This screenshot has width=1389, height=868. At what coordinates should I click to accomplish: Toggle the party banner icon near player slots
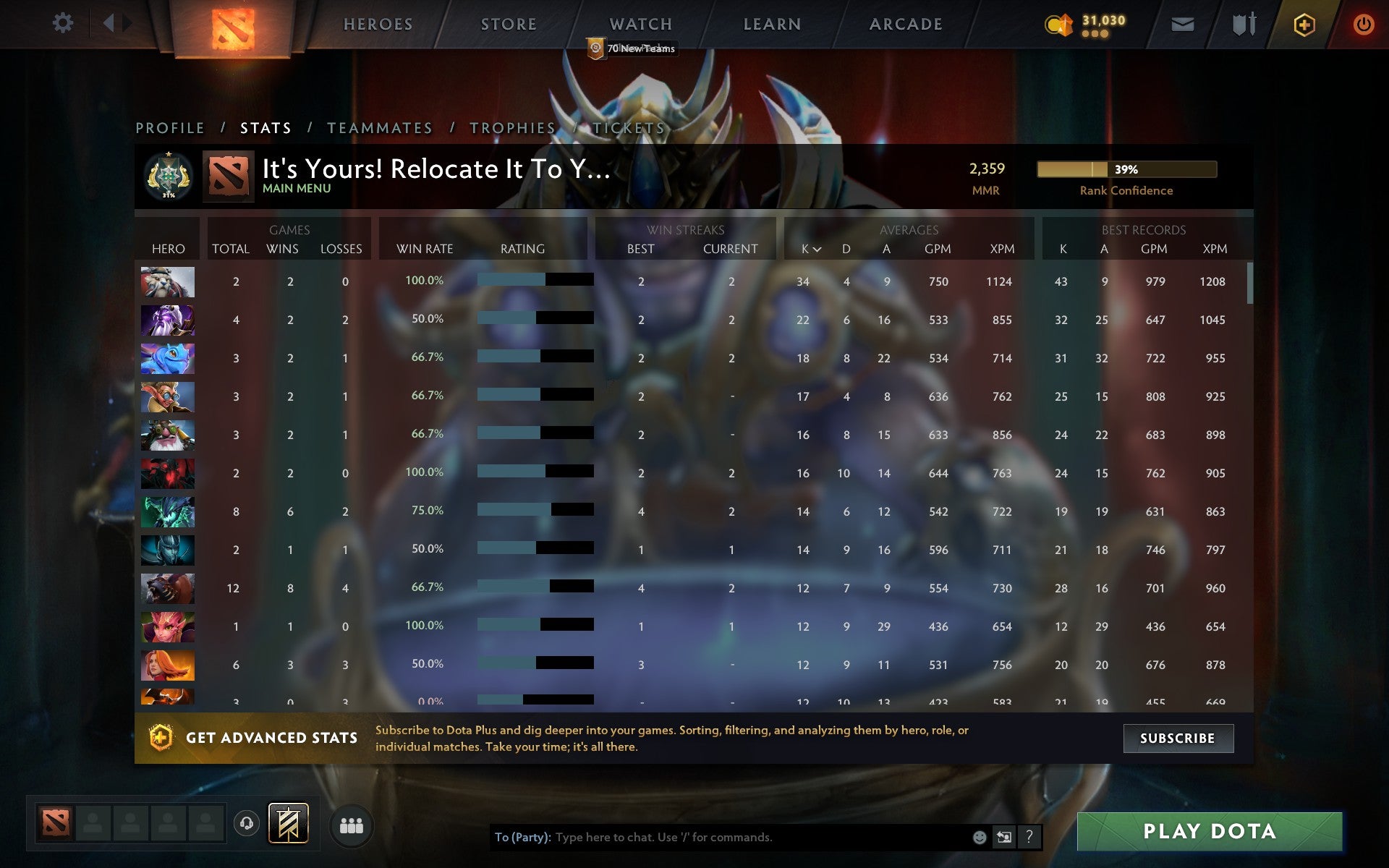click(287, 823)
